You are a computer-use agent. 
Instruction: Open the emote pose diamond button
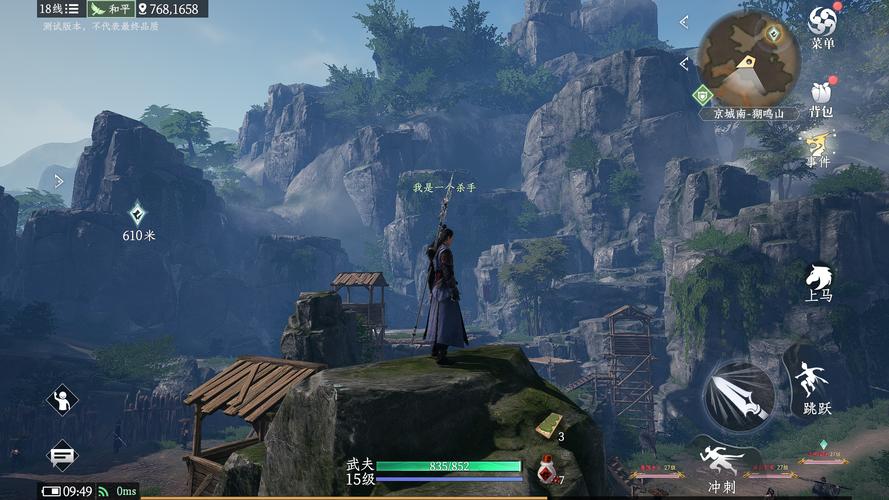[x=62, y=401]
